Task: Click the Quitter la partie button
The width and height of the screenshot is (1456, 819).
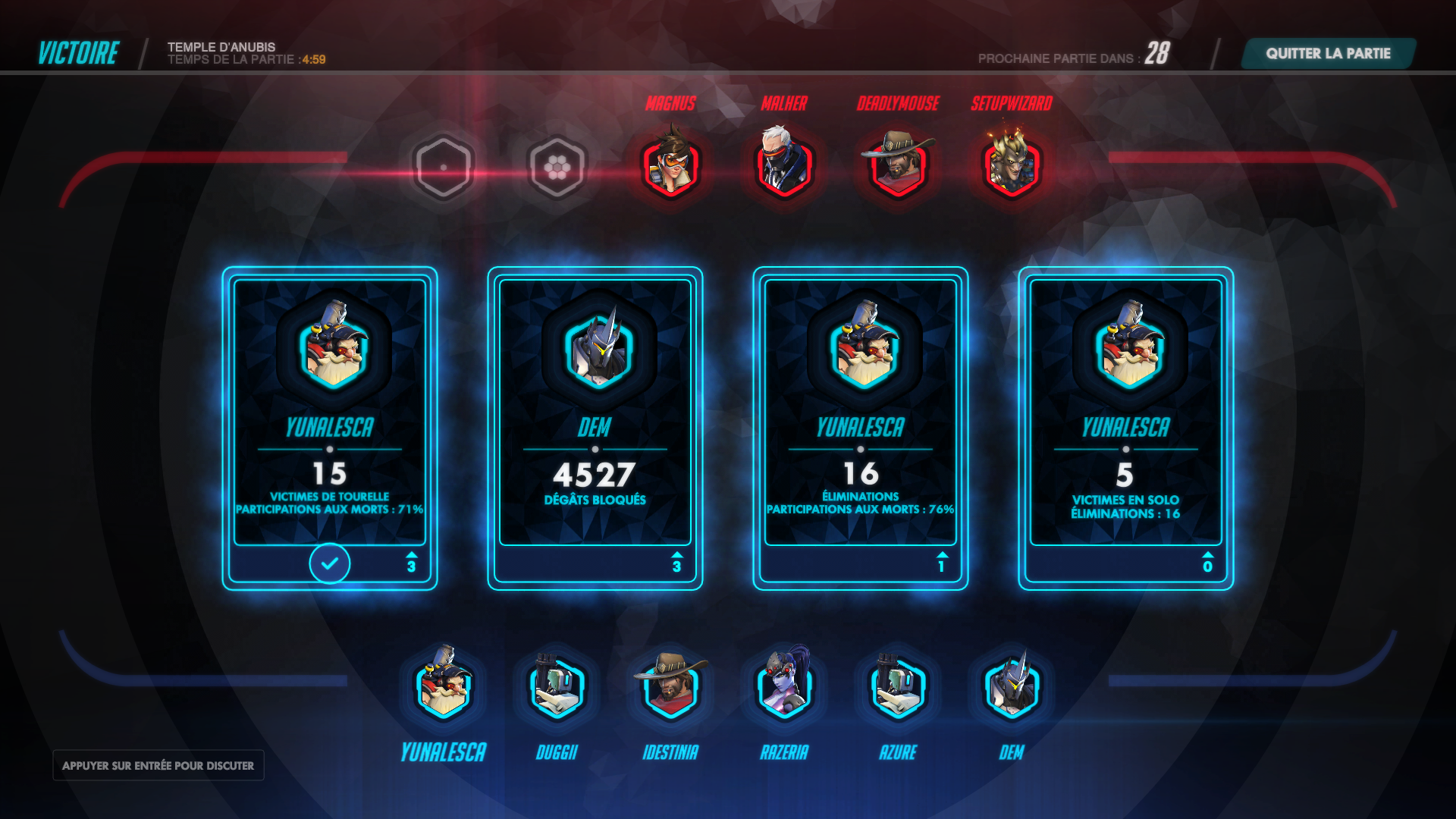Action: [1327, 54]
